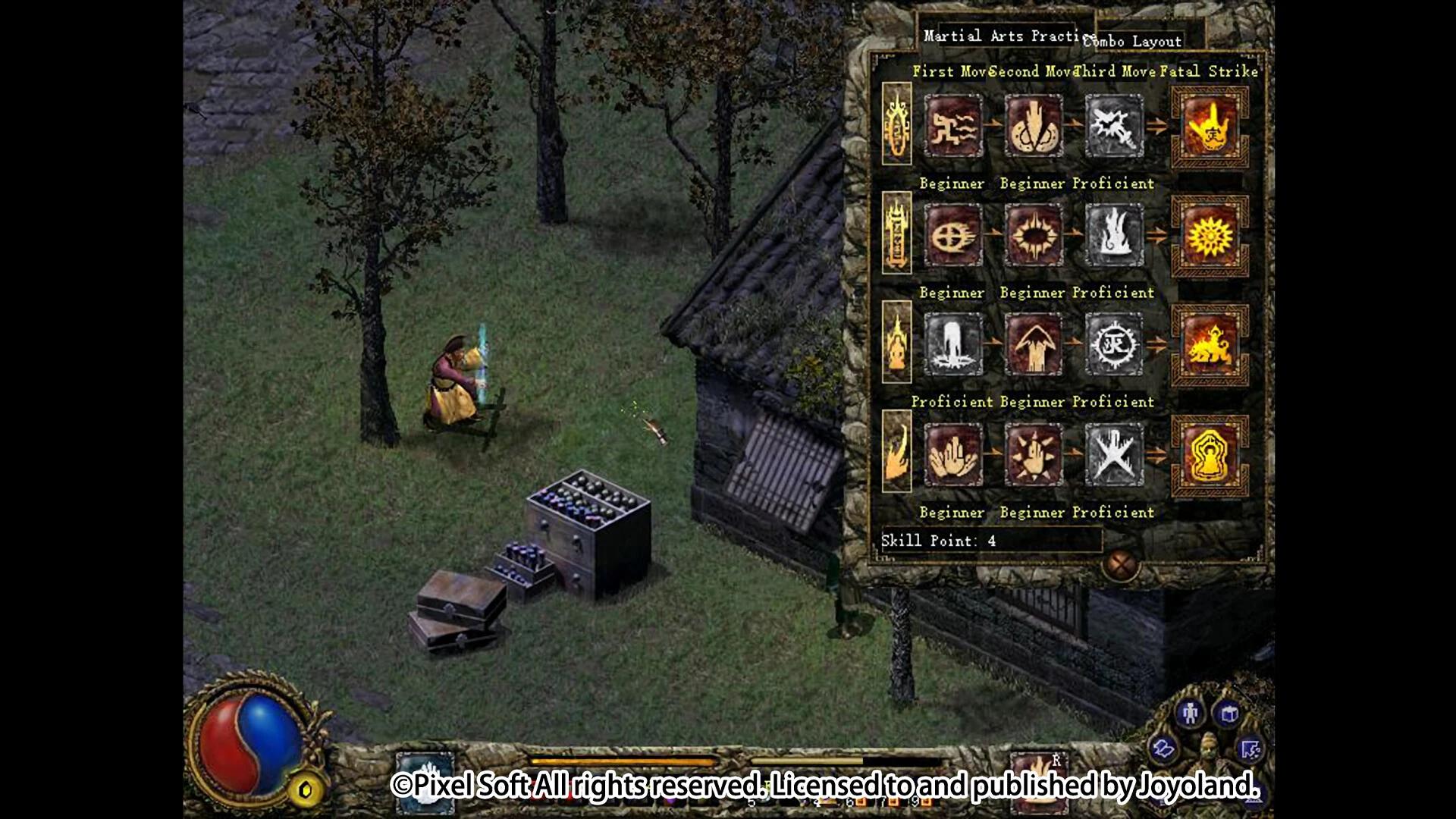Select the golden Fatal Strike icon of the second combo
1456x819 pixels.
tap(1210, 235)
